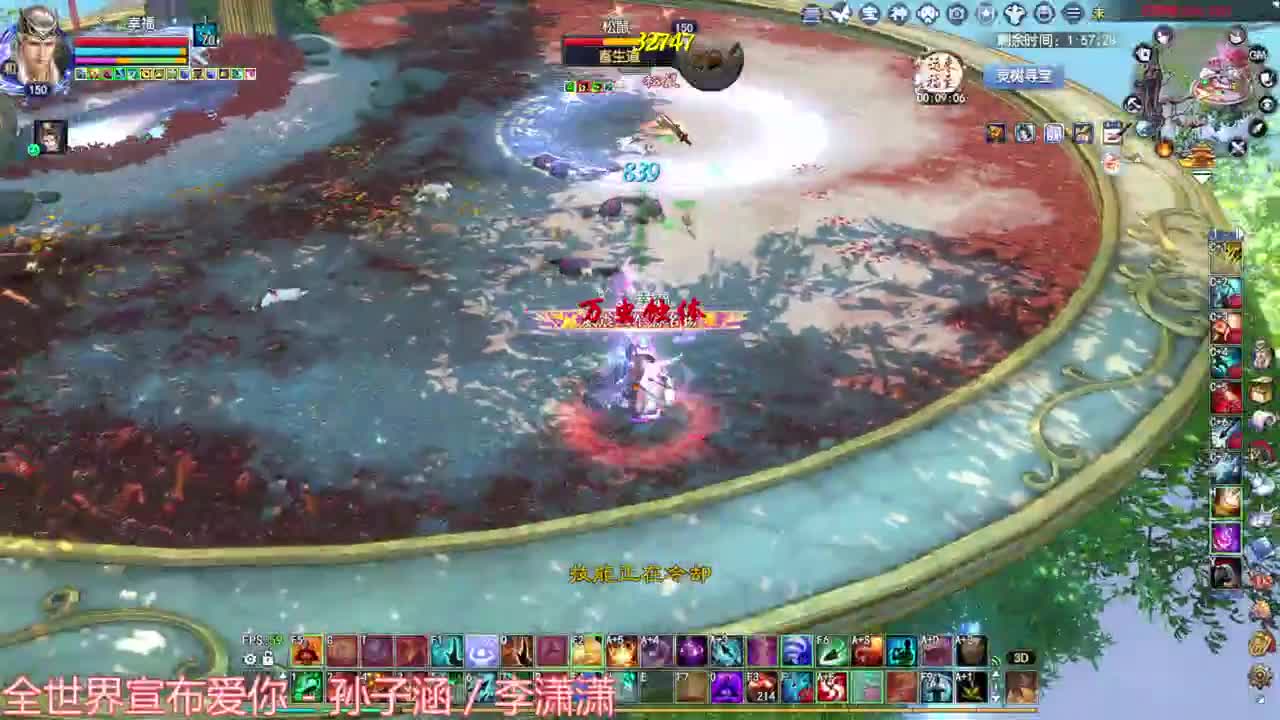This screenshot has height=720, width=1280.
Task: Click the GM icon beside the minimap
Action: pos(1256,55)
